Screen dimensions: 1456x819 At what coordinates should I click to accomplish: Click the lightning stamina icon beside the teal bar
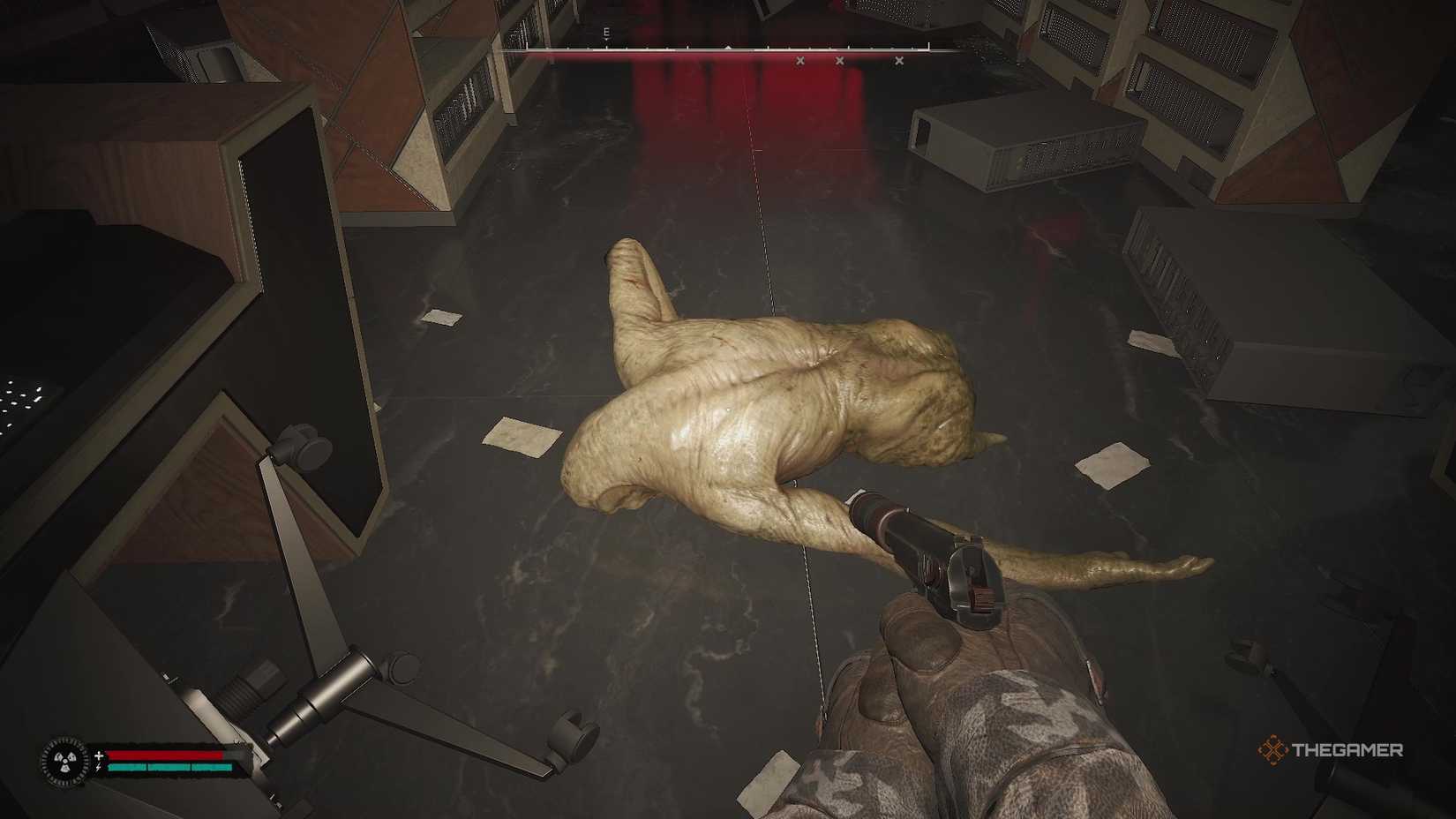(98, 768)
